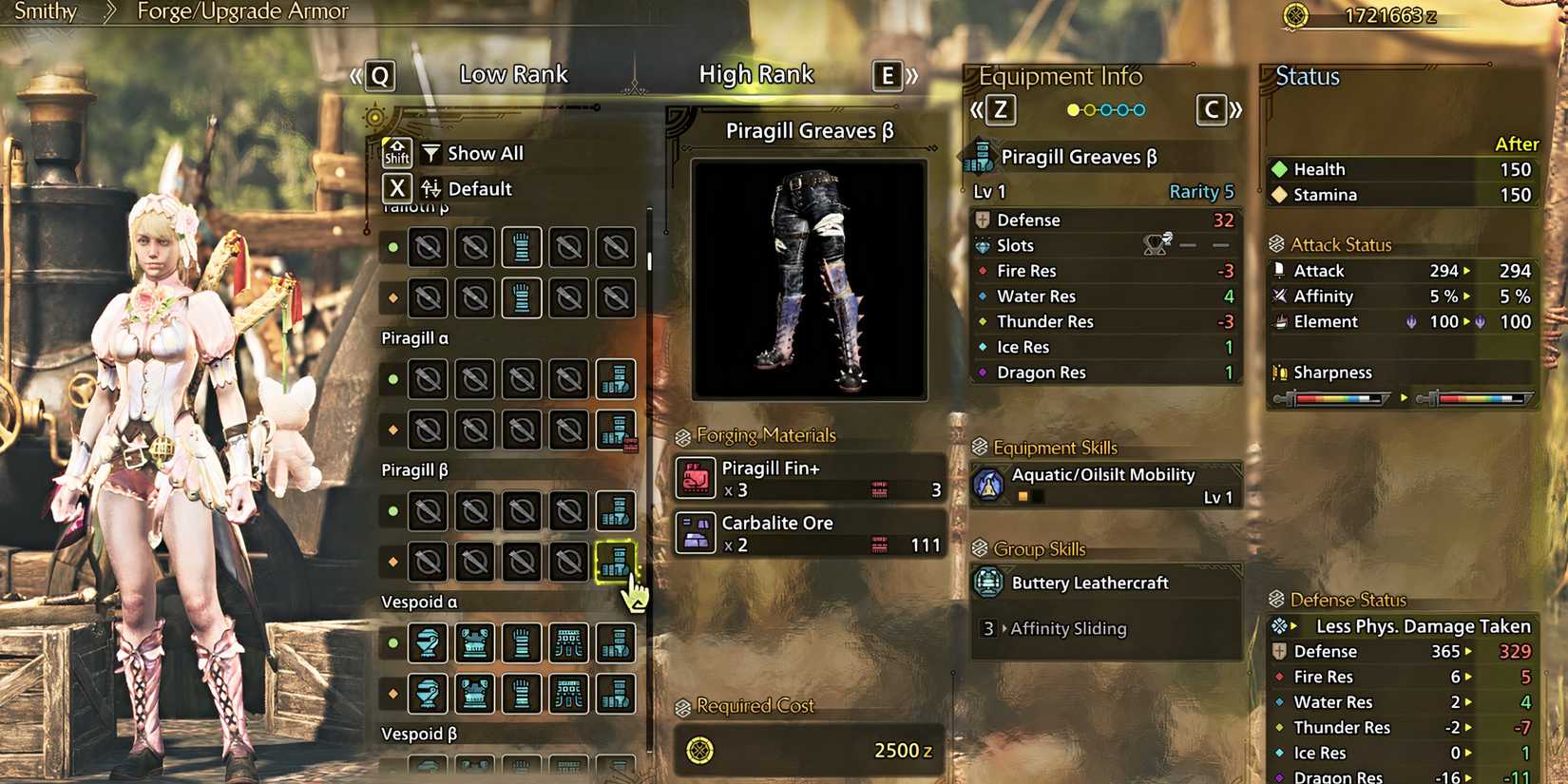Click the Piragill α leg armor icon

(x=616, y=379)
